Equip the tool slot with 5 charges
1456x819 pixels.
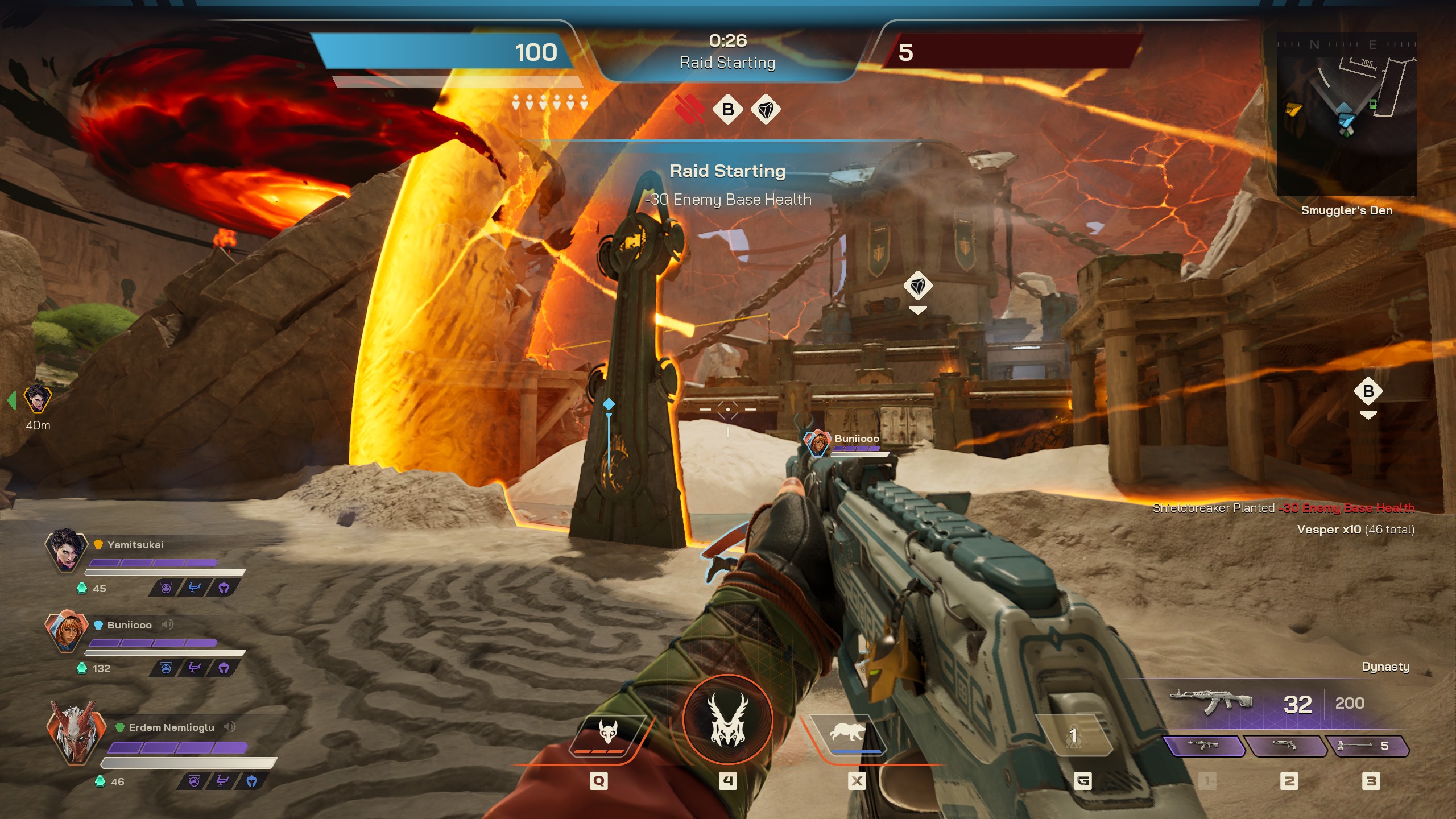pos(1367,746)
